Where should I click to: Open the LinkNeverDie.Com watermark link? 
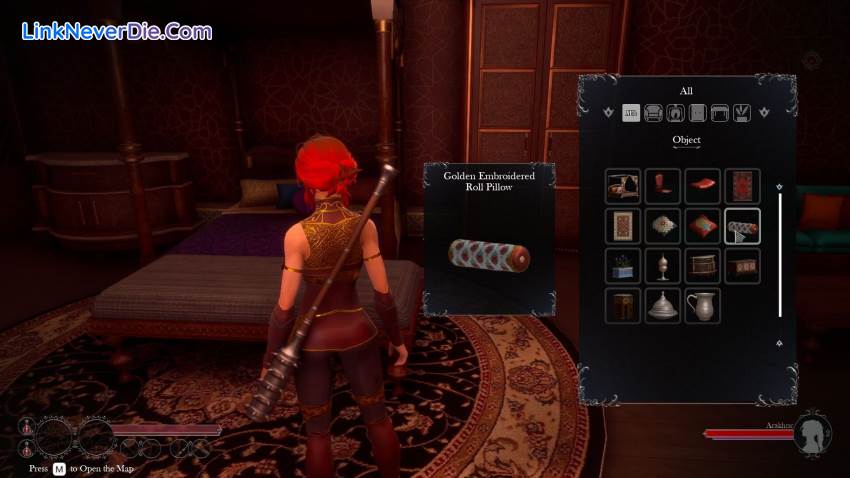[116, 31]
